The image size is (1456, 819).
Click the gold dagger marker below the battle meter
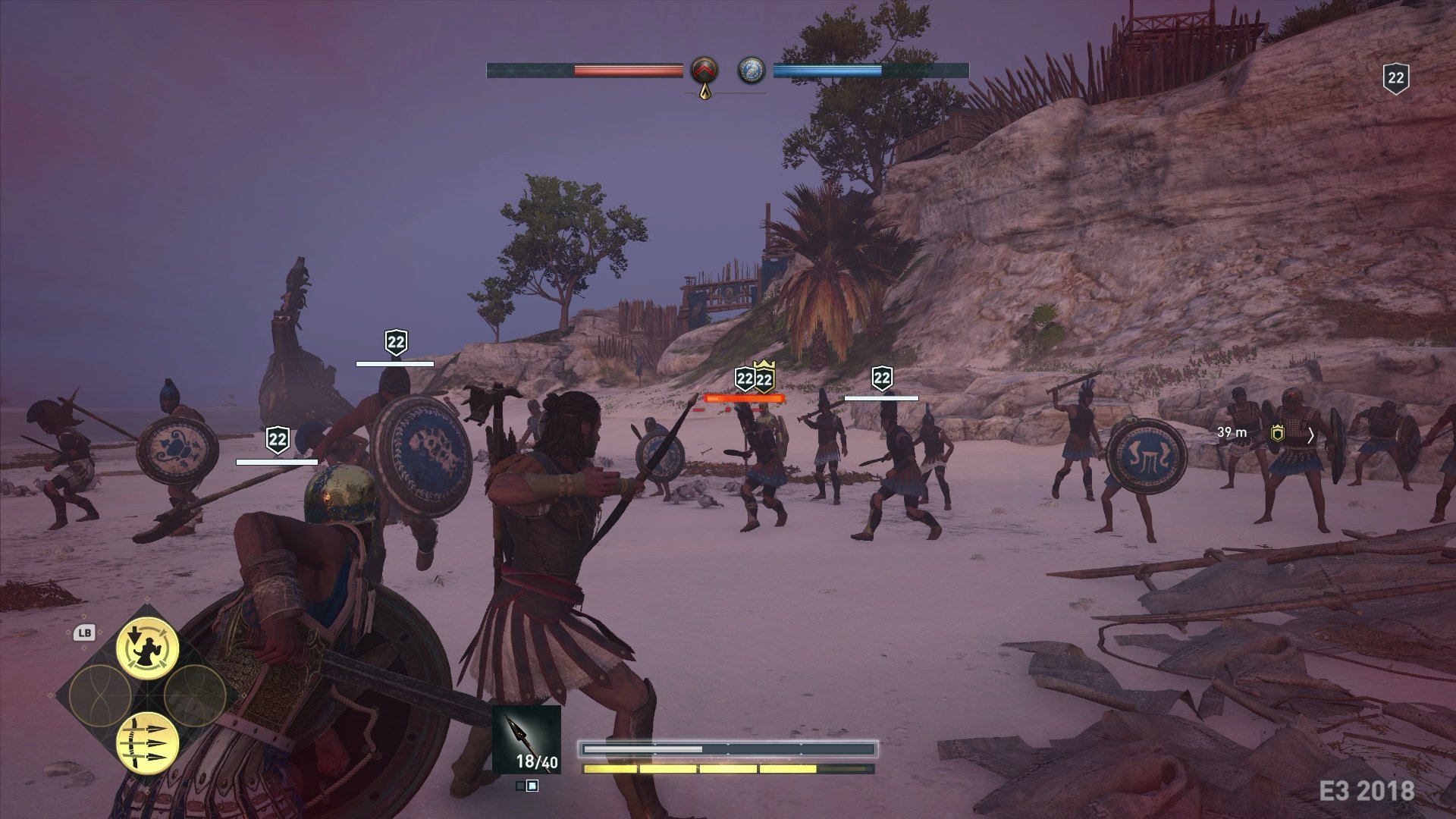(705, 91)
